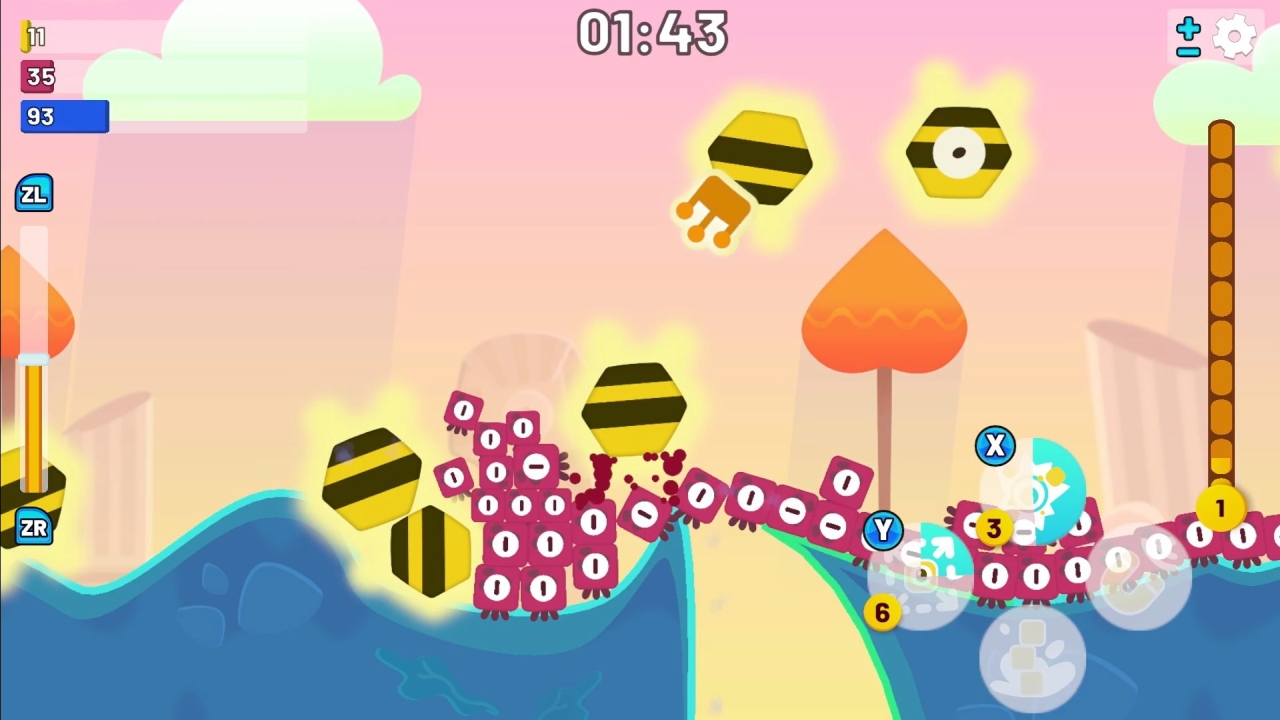Tap the ZR shoulder button indicator
Viewport: 1280px width, 720px height.
tap(33, 527)
